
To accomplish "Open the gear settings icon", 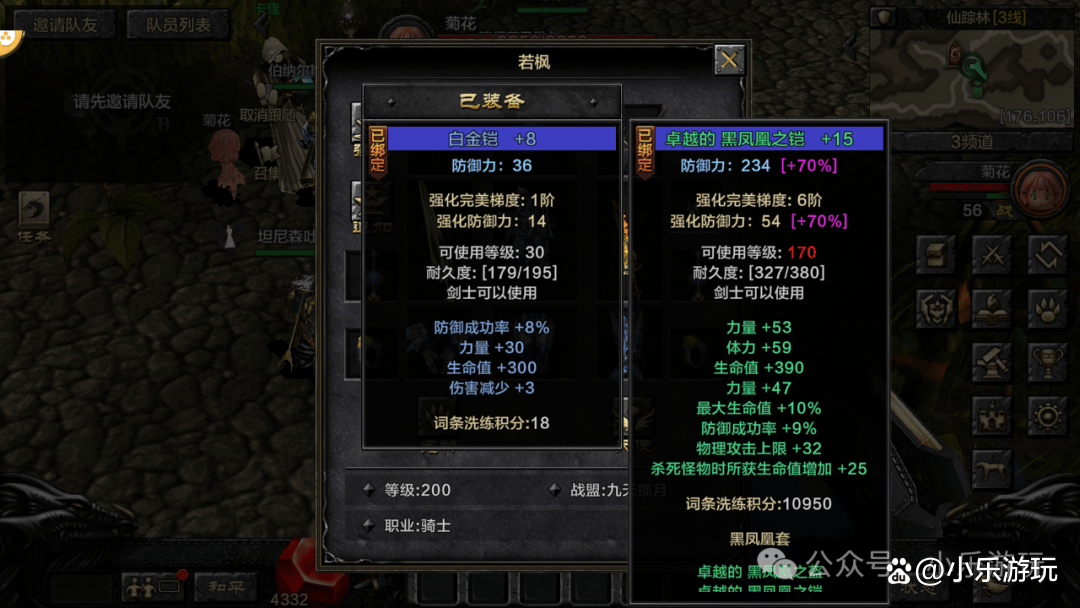I will tap(1047, 415).
